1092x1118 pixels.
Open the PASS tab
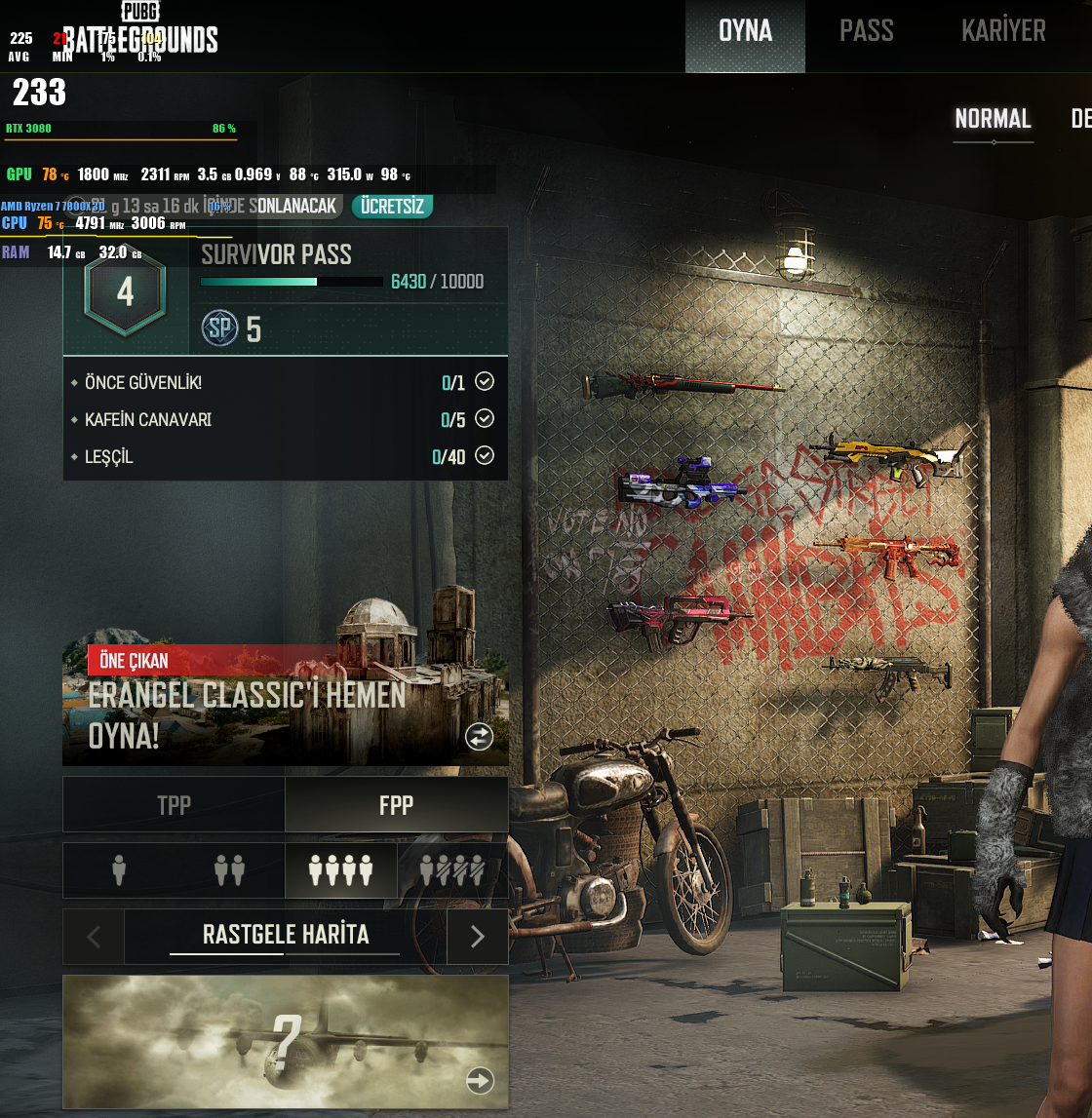click(x=866, y=32)
